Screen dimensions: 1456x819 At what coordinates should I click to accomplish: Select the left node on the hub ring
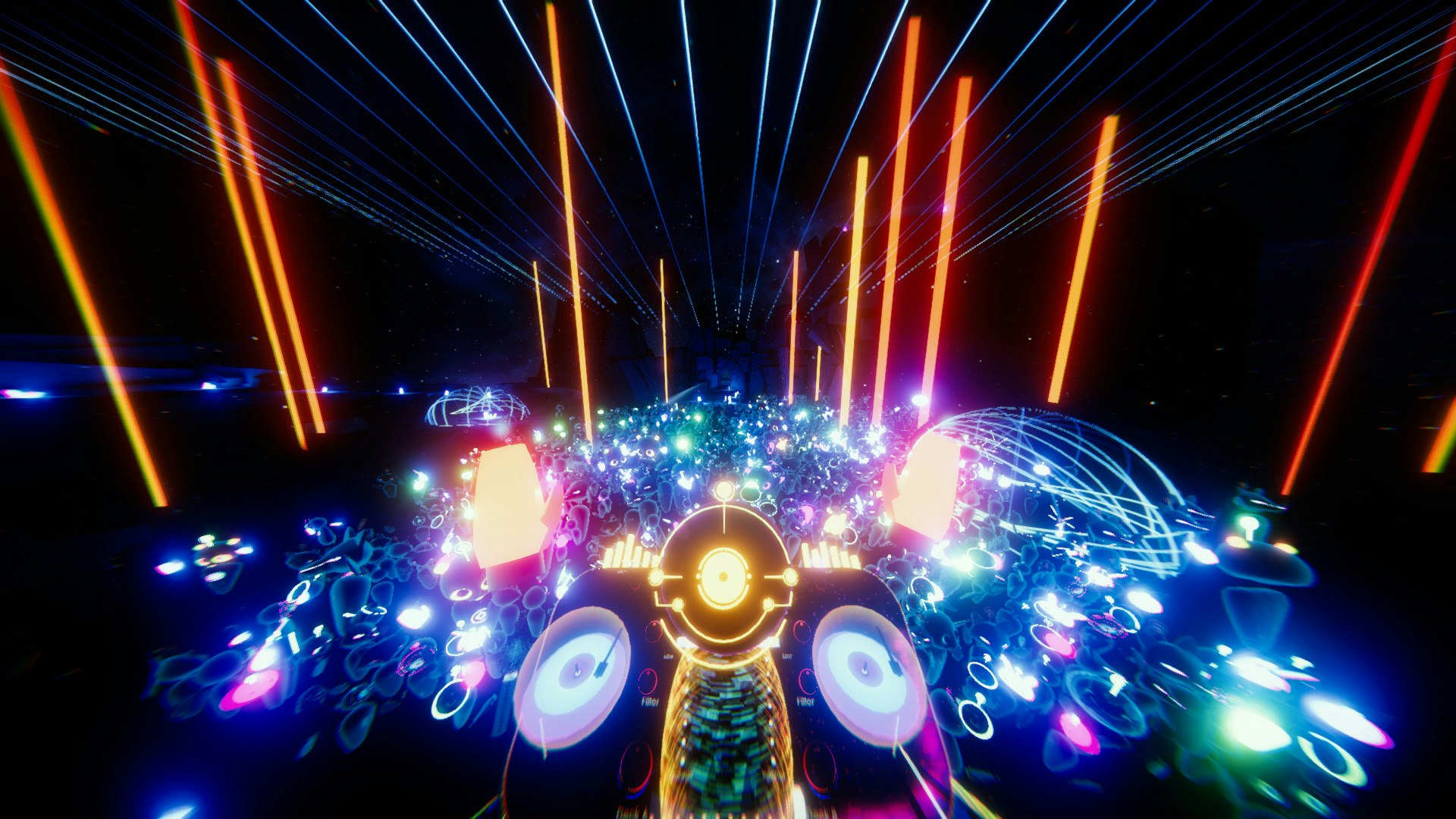click(x=655, y=576)
